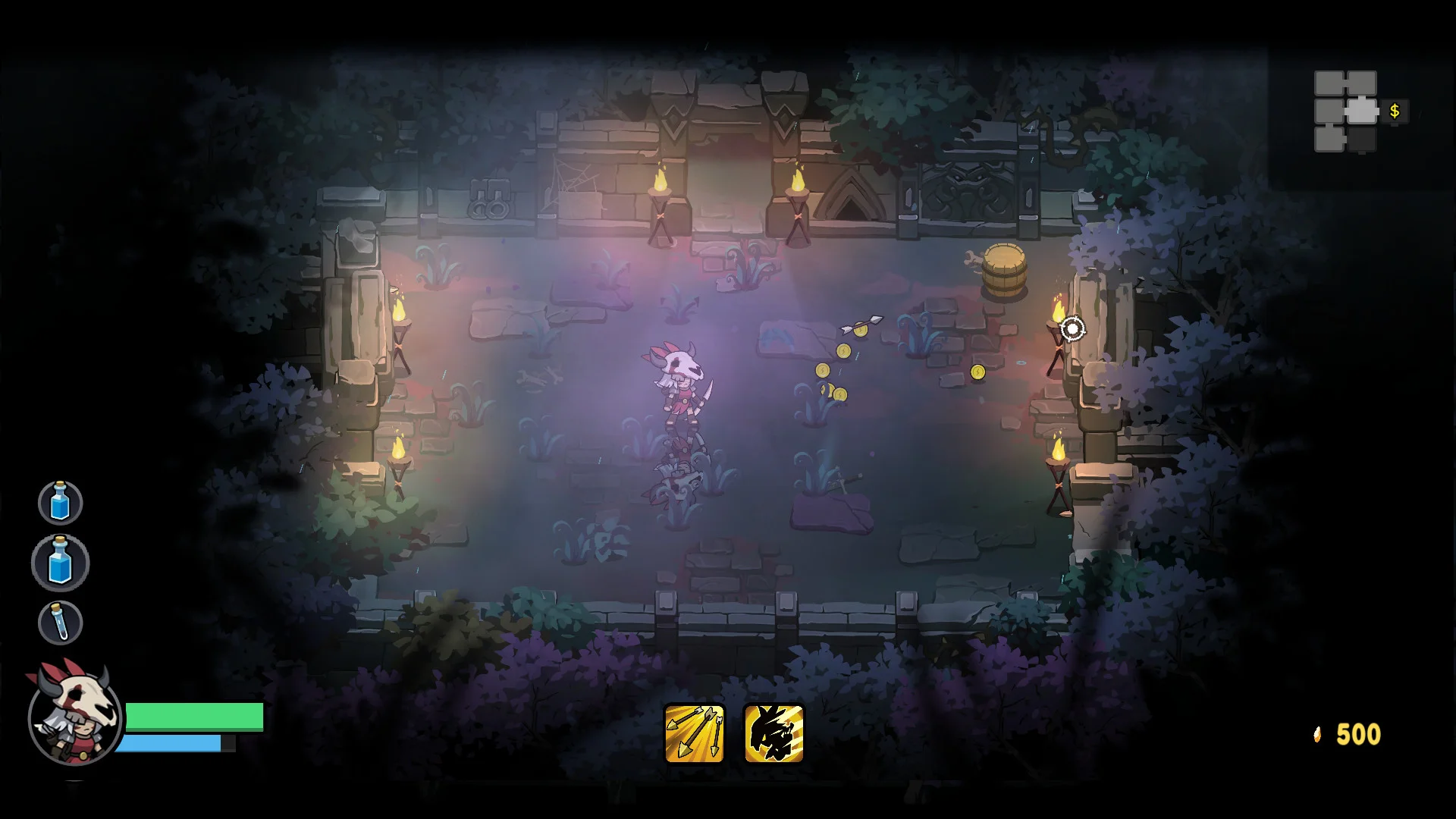Click the gold coin icon beside 500
This screenshot has width=1456, height=819.
click(1316, 733)
